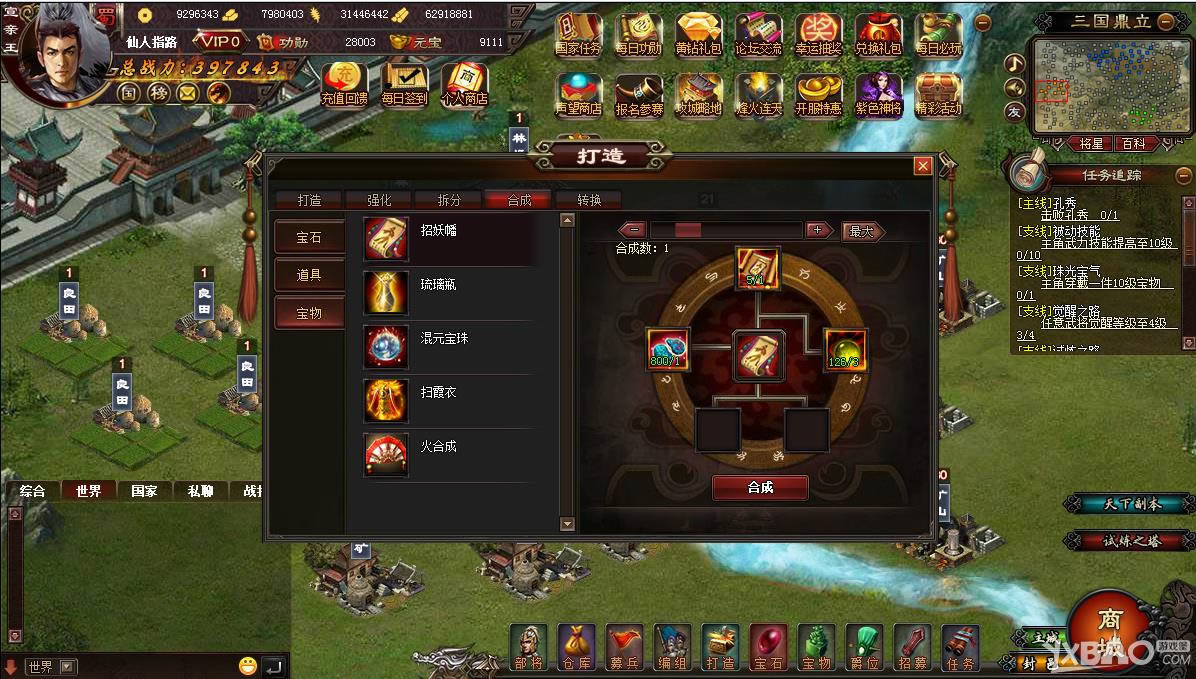This screenshot has width=1196, height=679.
Task: Select the 宝石 category
Action: [309, 237]
